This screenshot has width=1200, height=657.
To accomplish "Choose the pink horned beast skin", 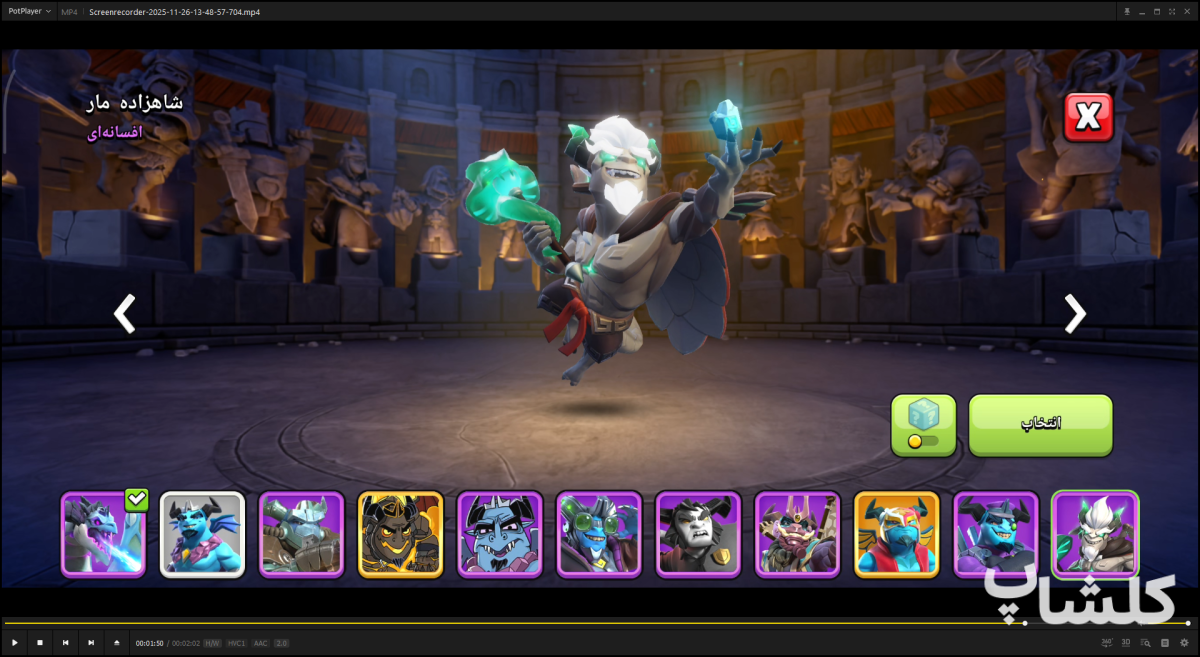I will click(x=797, y=535).
